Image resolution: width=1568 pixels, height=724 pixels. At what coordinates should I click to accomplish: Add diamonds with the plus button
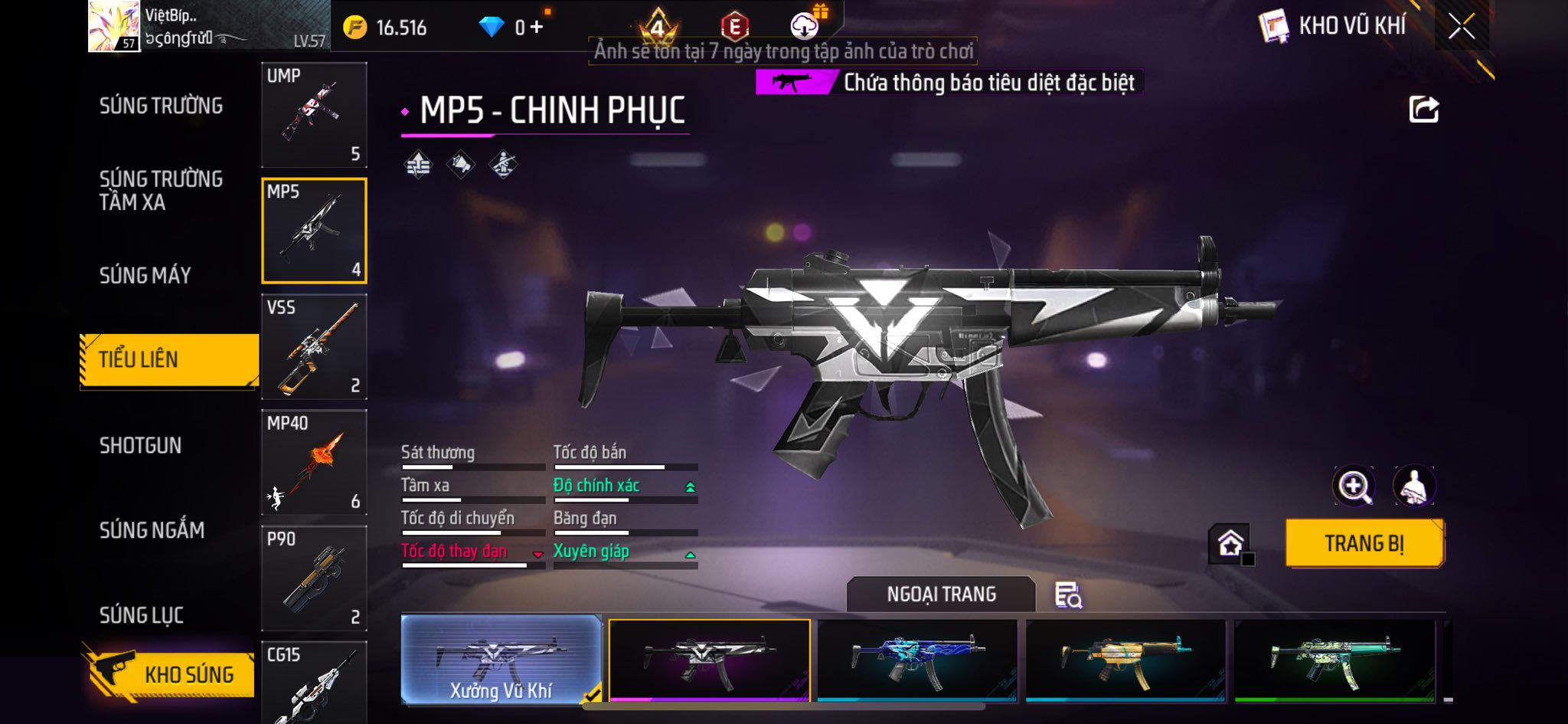pos(537,28)
